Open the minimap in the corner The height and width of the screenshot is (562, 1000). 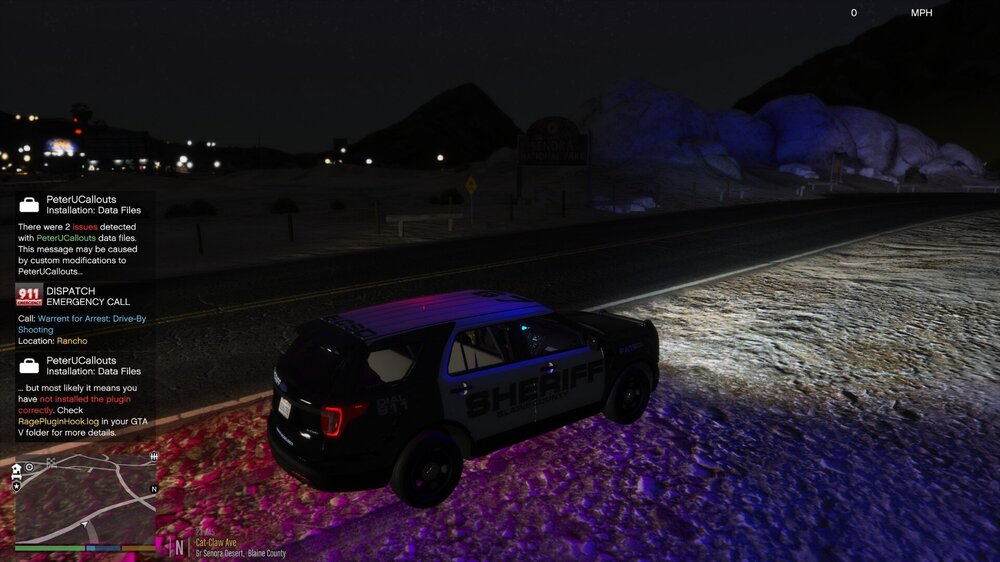(85, 498)
